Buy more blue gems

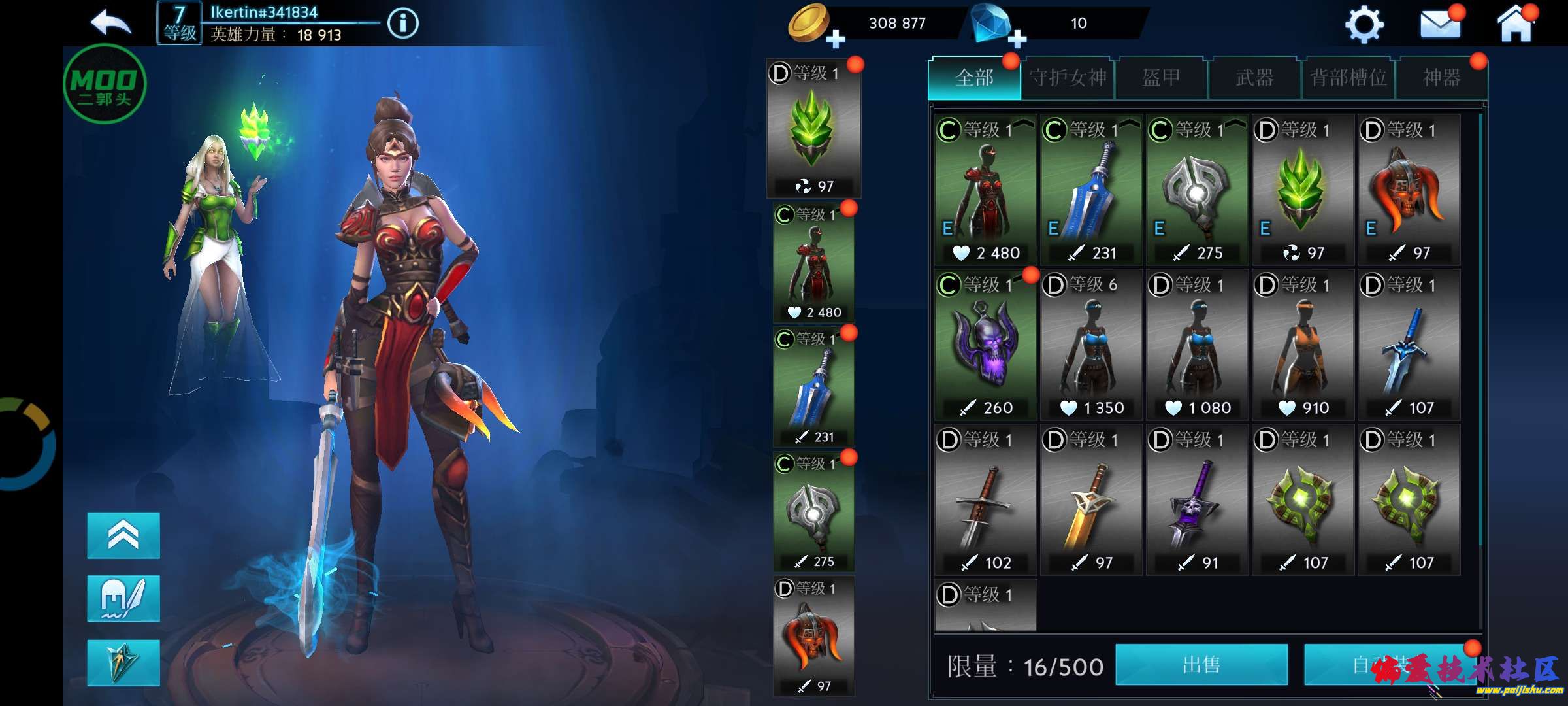(x=1016, y=39)
